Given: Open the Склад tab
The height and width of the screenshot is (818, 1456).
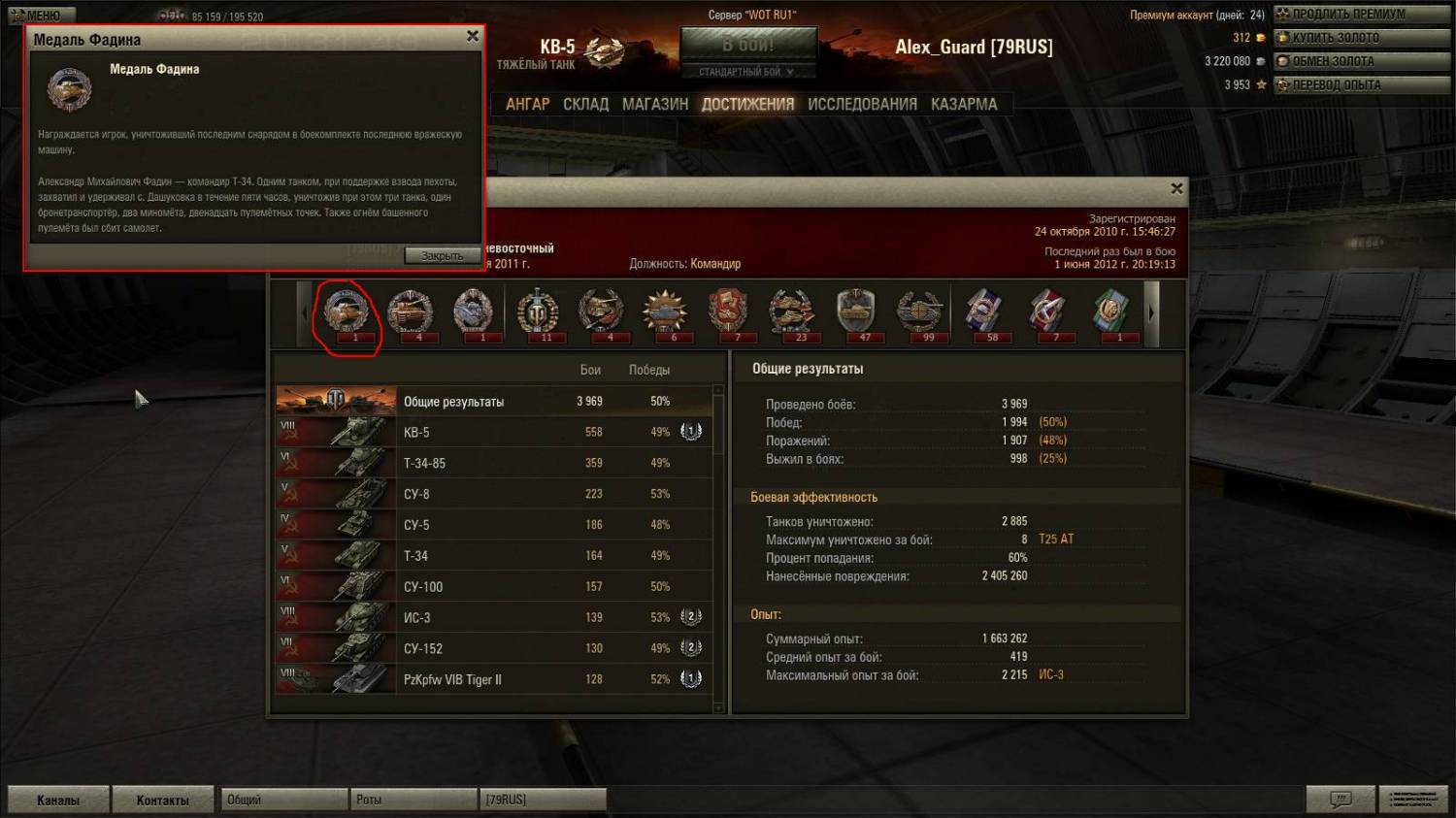Looking at the screenshot, I should (586, 104).
